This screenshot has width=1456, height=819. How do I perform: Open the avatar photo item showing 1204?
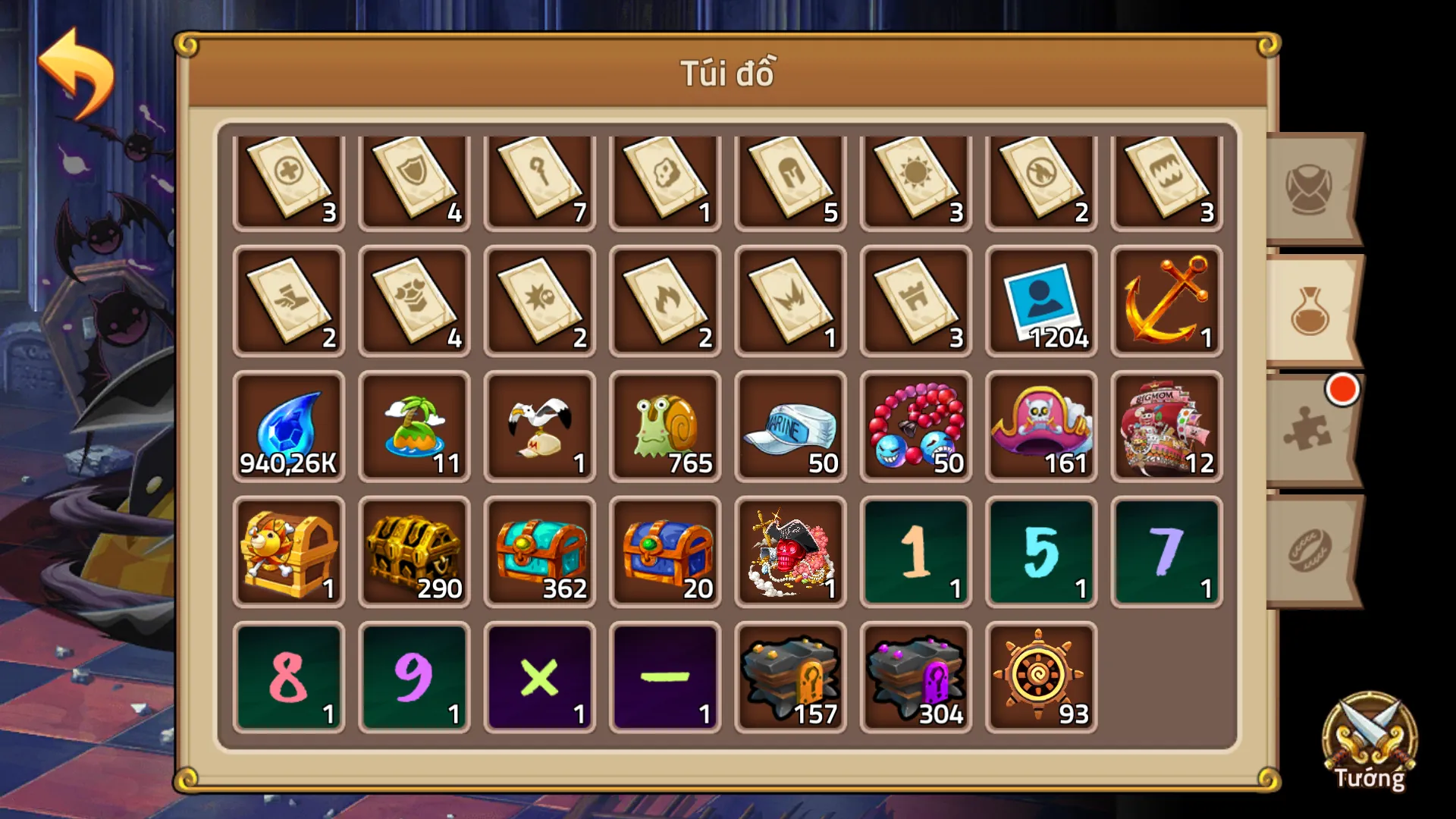(1040, 302)
